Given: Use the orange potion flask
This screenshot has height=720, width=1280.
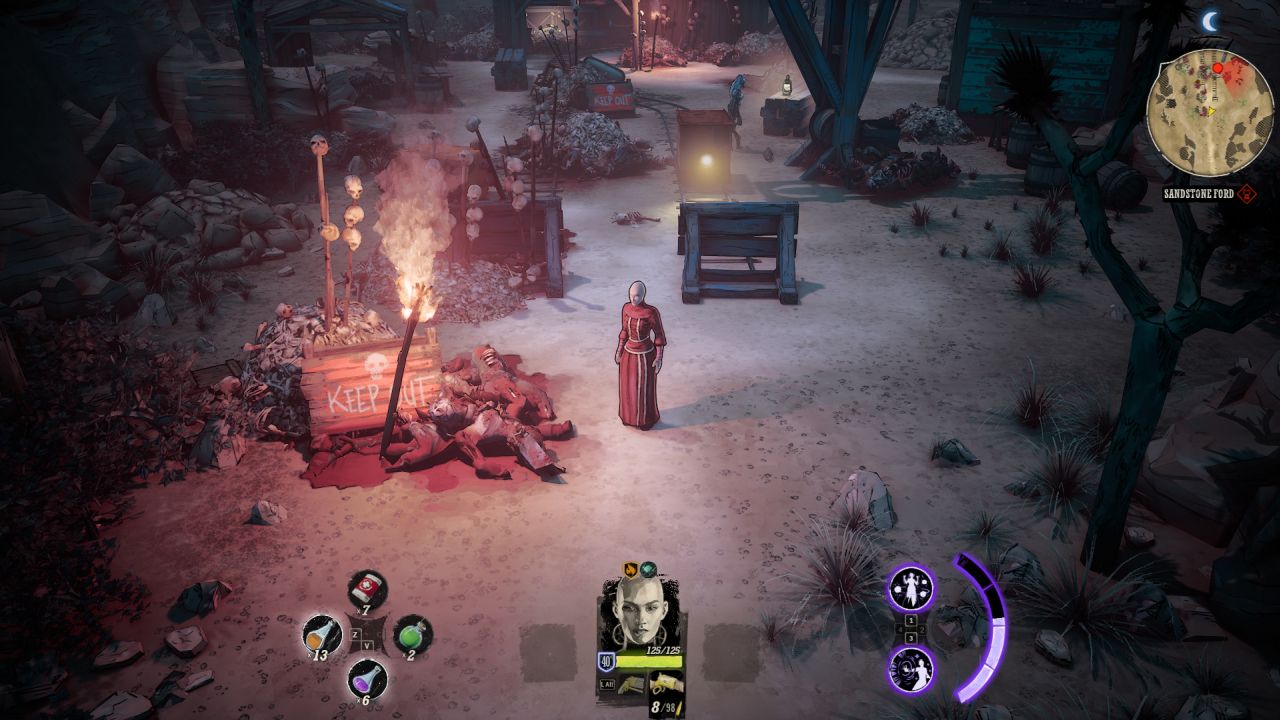Looking at the screenshot, I should (x=322, y=634).
